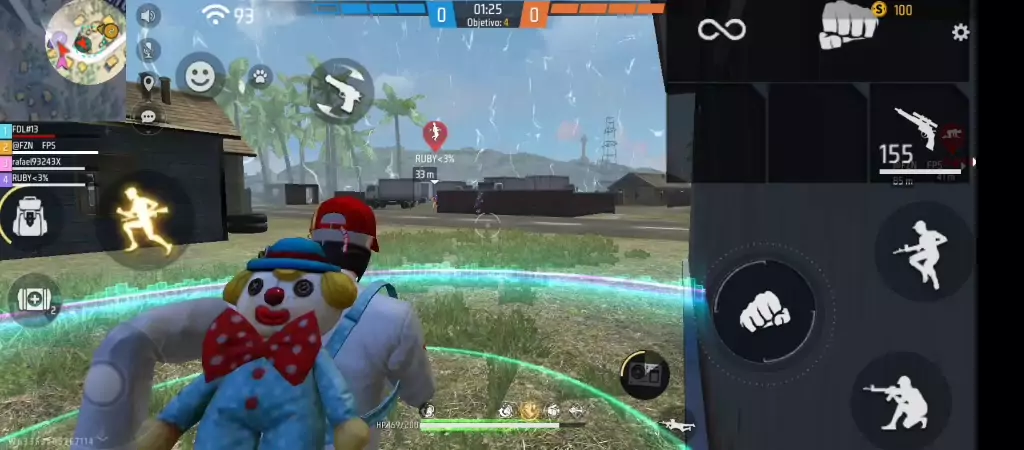Select the infinity symbol slot
This screenshot has height=450, width=1024.
[721, 30]
